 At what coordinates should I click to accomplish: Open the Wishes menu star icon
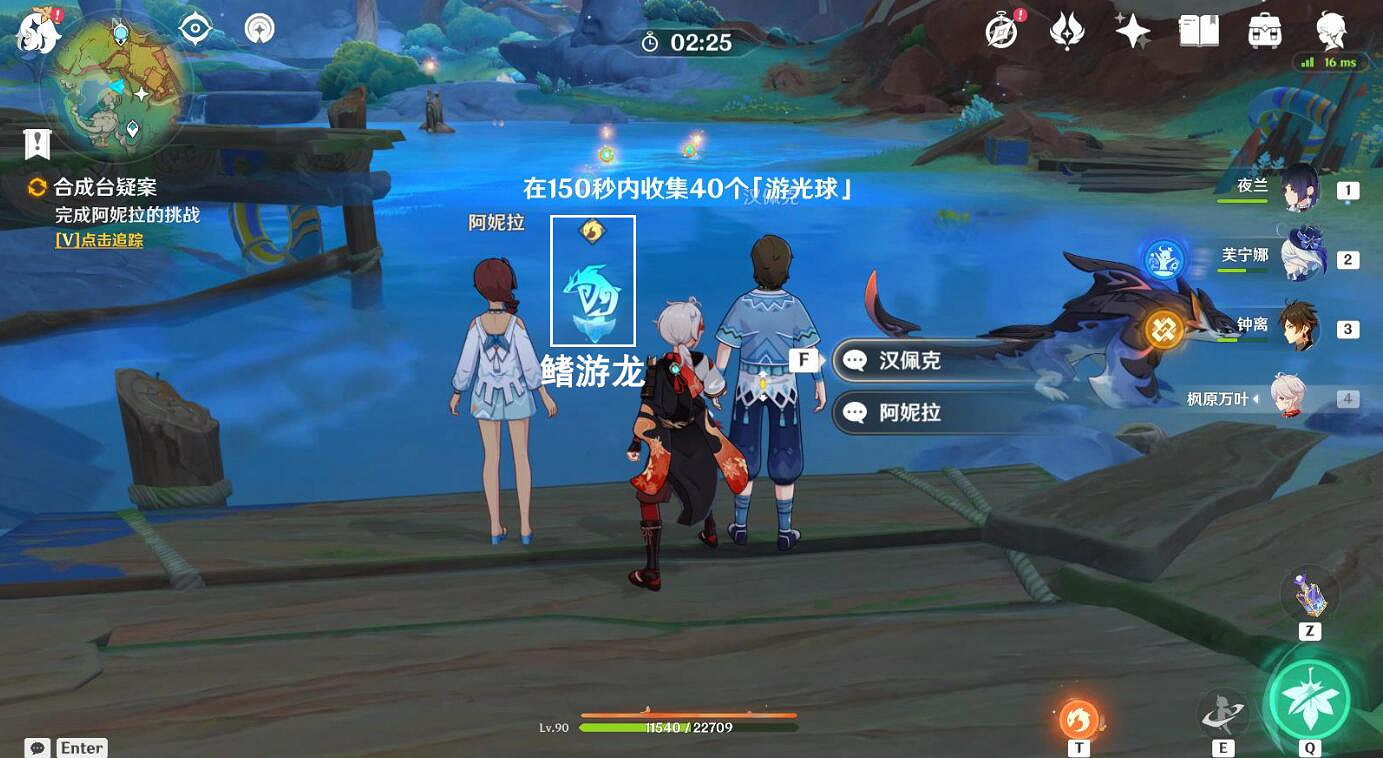click(1131, 30)
